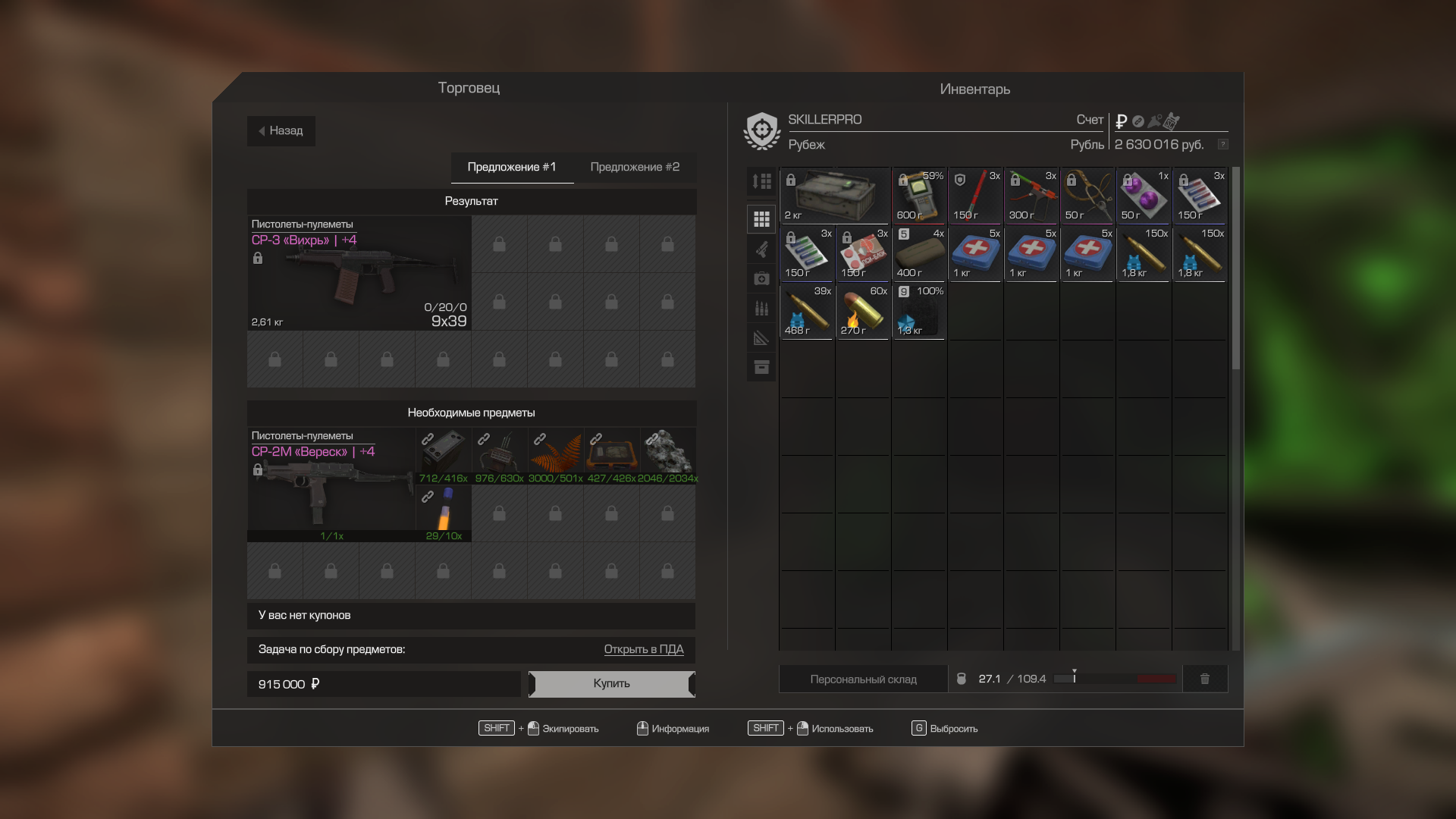Viewport: 1456px width, 819px height.
Task: Click the trash bin delete button
Action: (1204, 679)
